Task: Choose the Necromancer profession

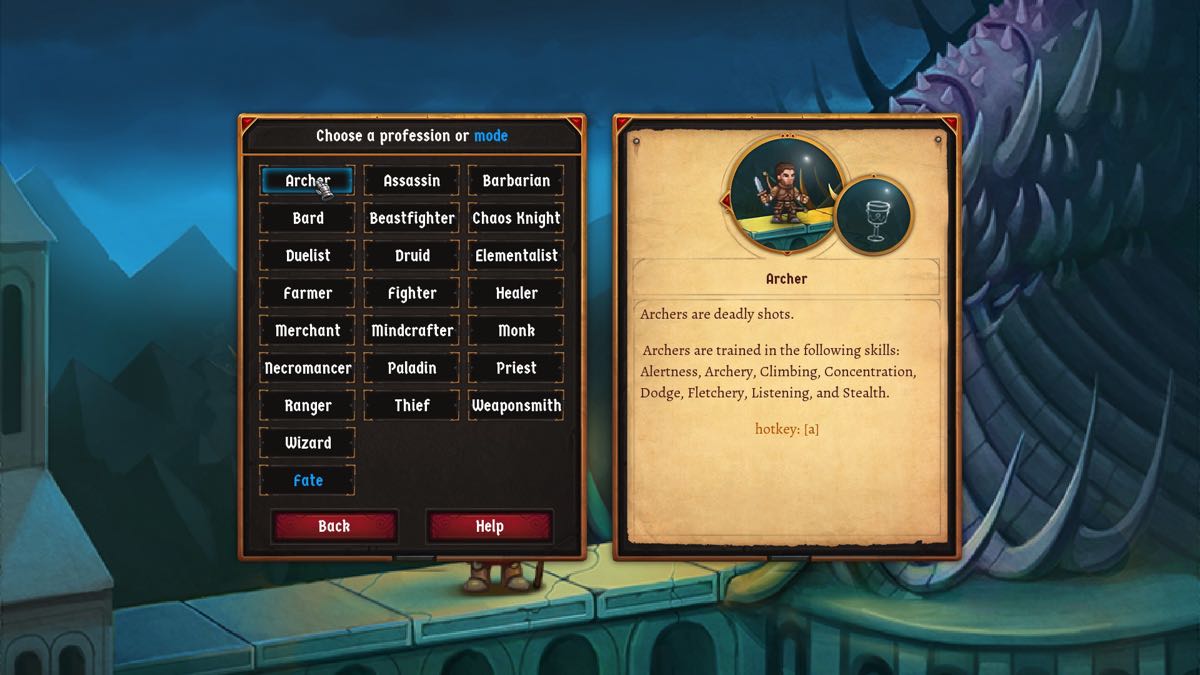Action: [x=307, y=368]
